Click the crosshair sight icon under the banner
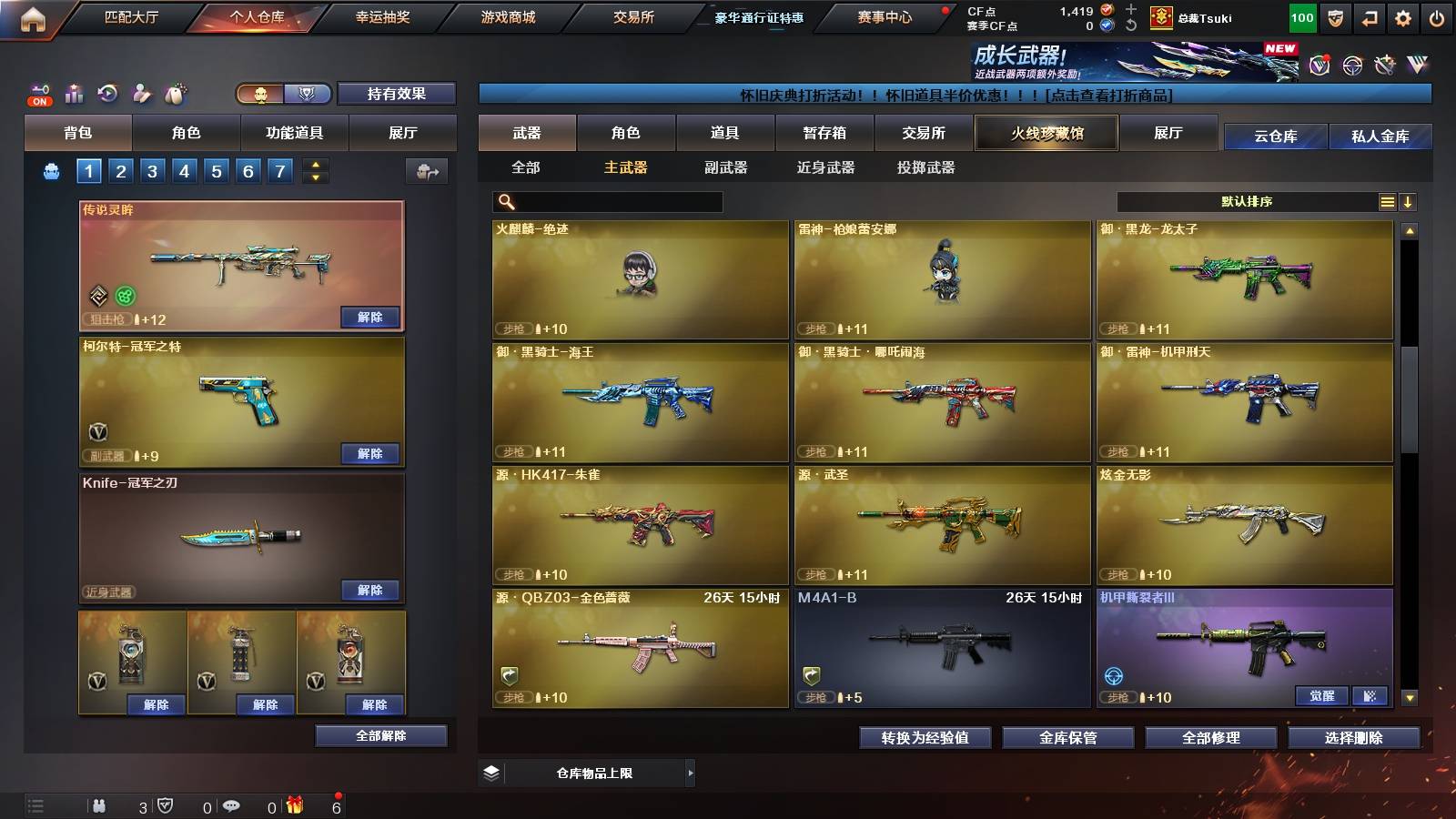 point(1350,66)
